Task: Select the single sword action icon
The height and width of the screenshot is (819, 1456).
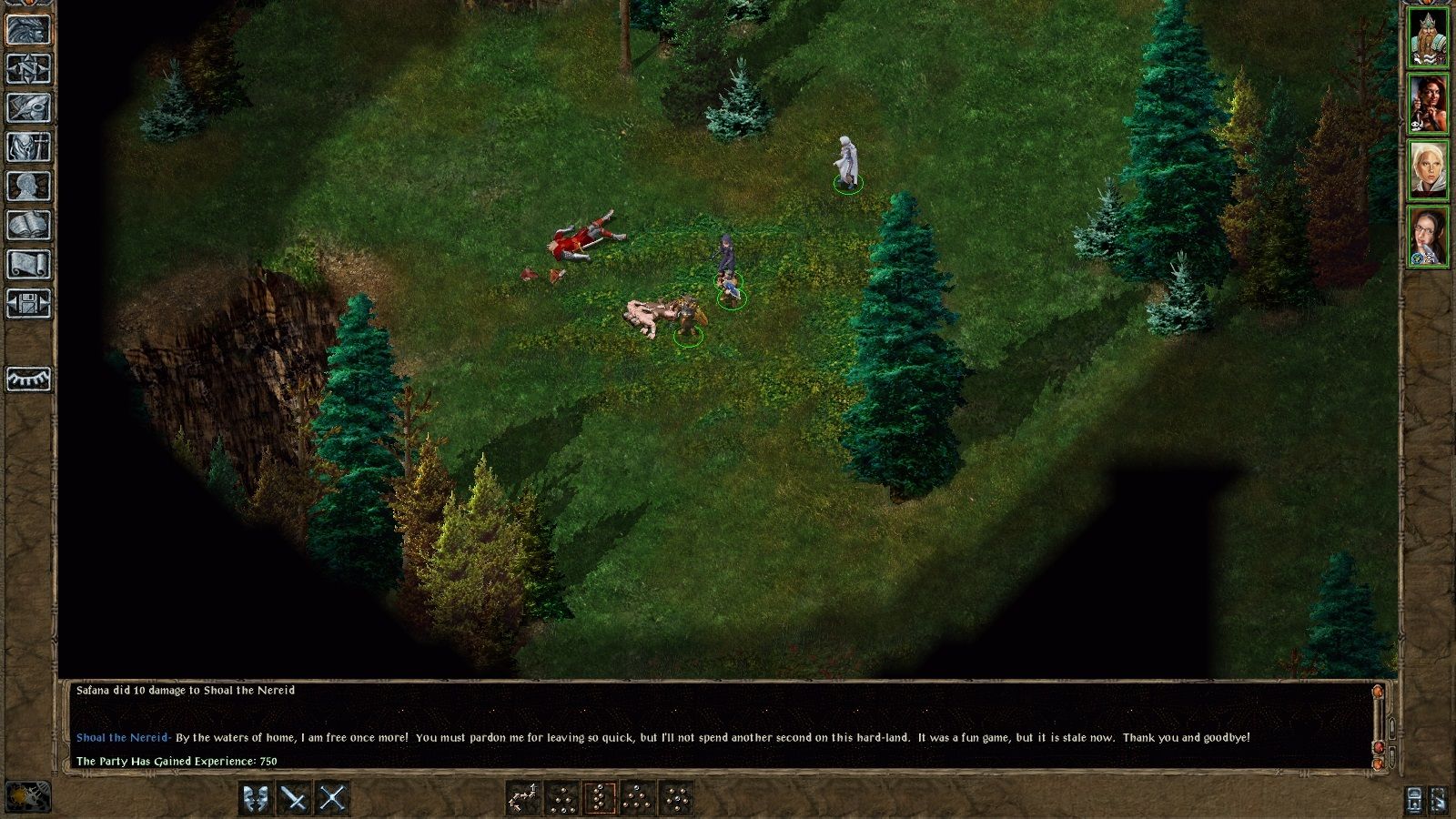Action: pyautogui.click(x=294, y=796)
